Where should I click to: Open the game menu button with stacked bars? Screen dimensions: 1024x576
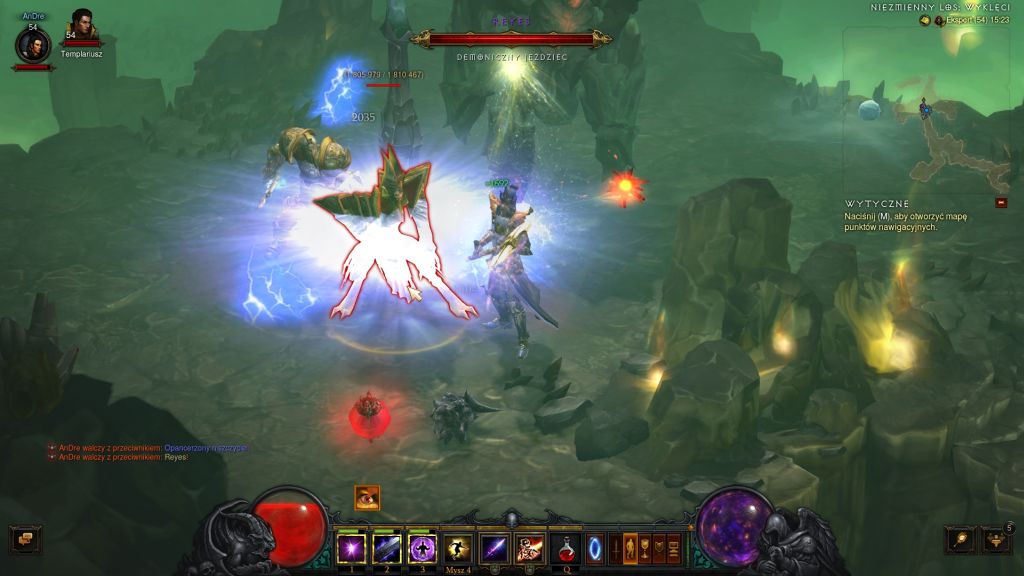(674, 548)
